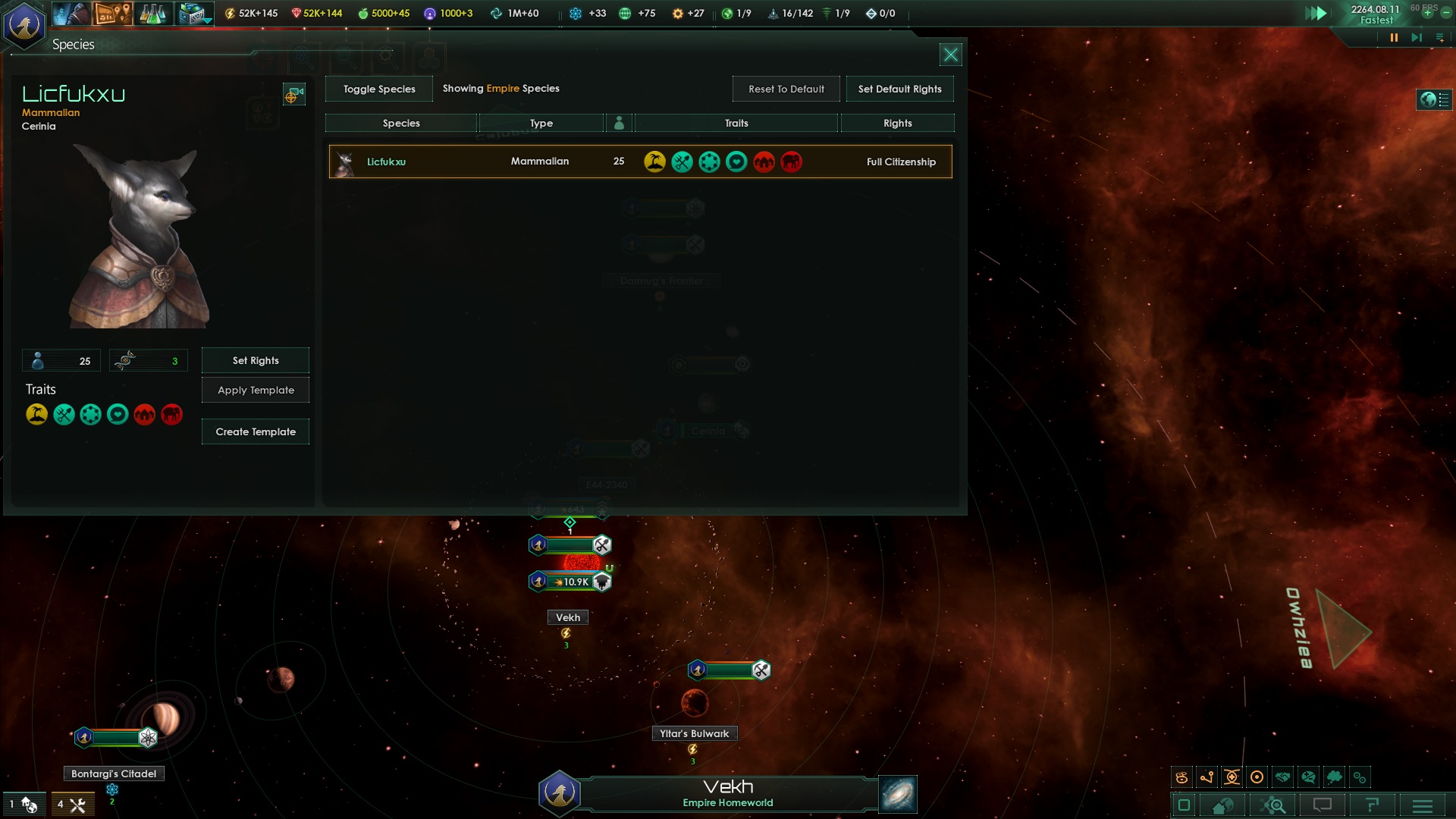Click the Toggle Species button
This screenshot has width=1456, height=819.
379,89
